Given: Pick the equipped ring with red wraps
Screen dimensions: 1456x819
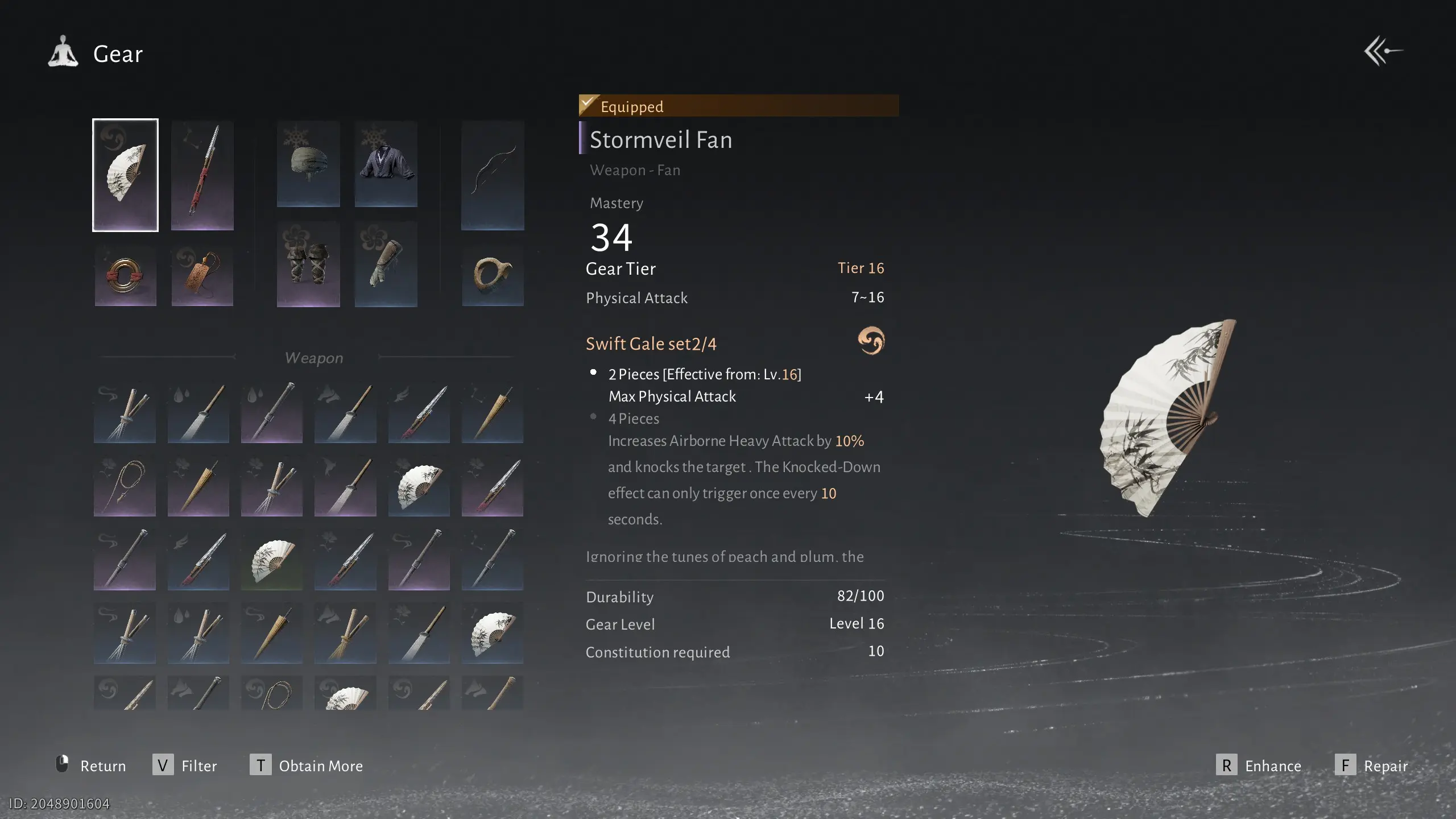Looking at the screenshot, I should pyautogui.click(x=125, y=276).
